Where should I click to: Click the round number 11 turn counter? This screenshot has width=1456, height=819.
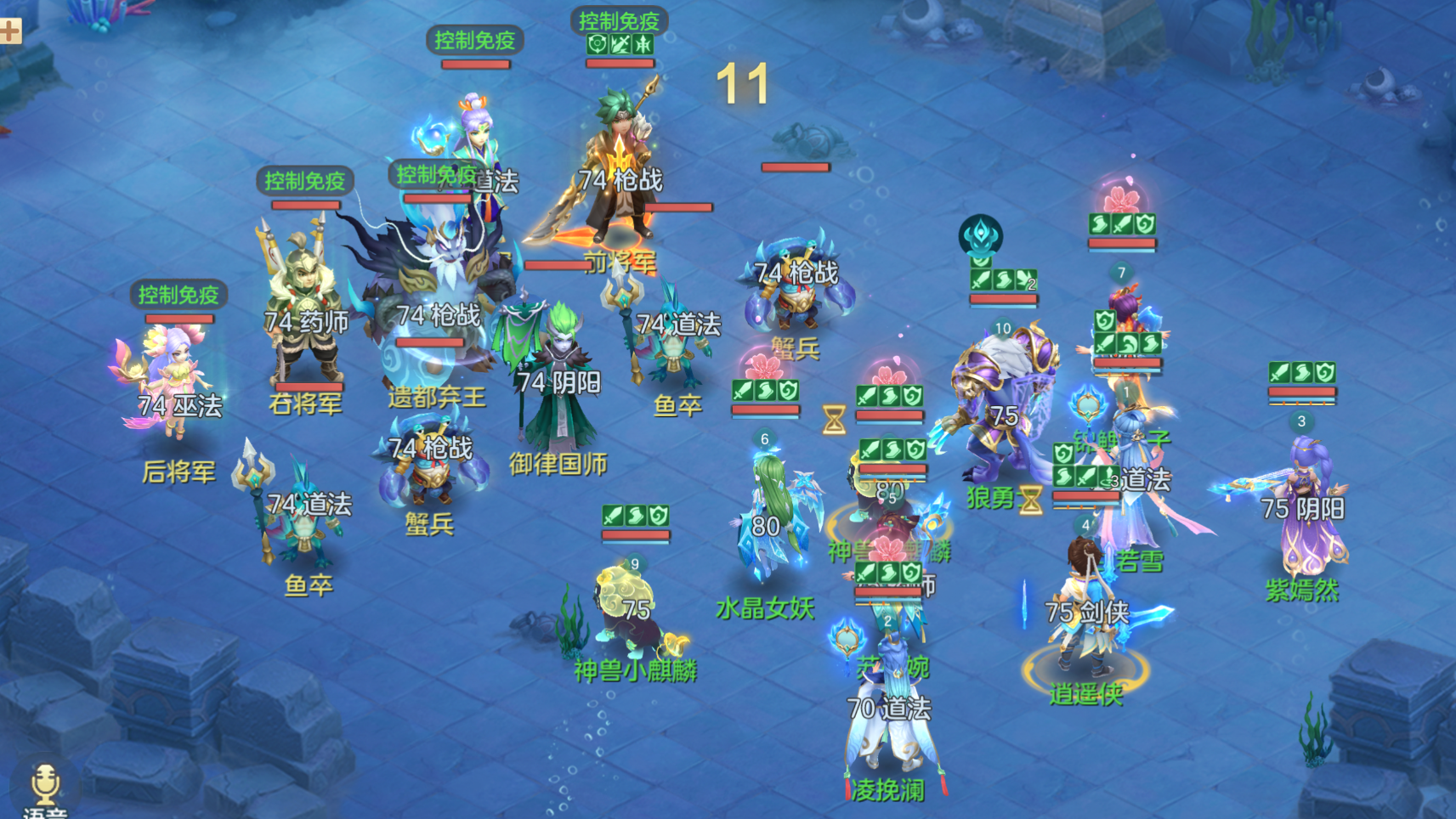743,82
